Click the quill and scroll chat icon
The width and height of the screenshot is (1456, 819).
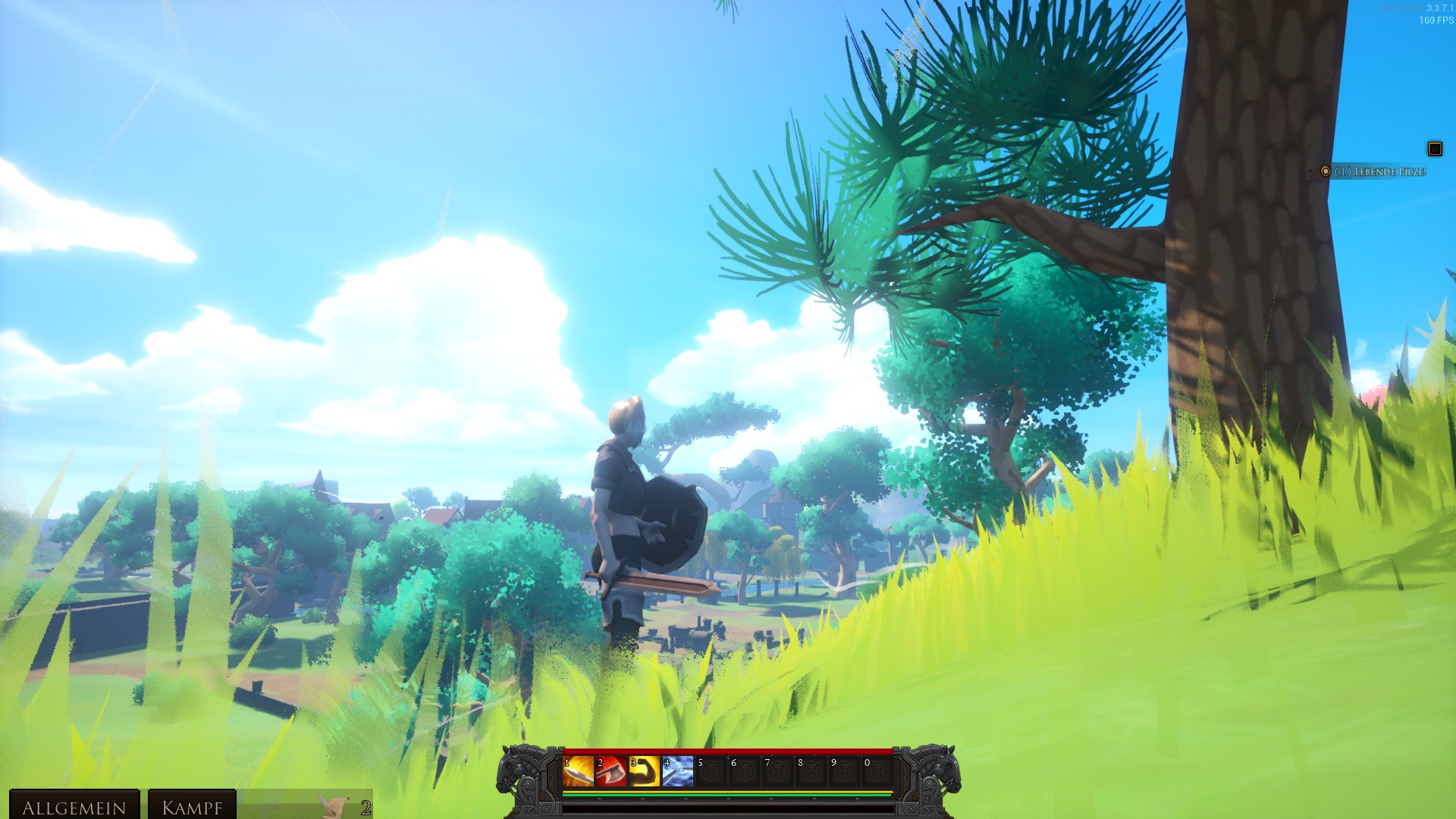pos(334,805)
